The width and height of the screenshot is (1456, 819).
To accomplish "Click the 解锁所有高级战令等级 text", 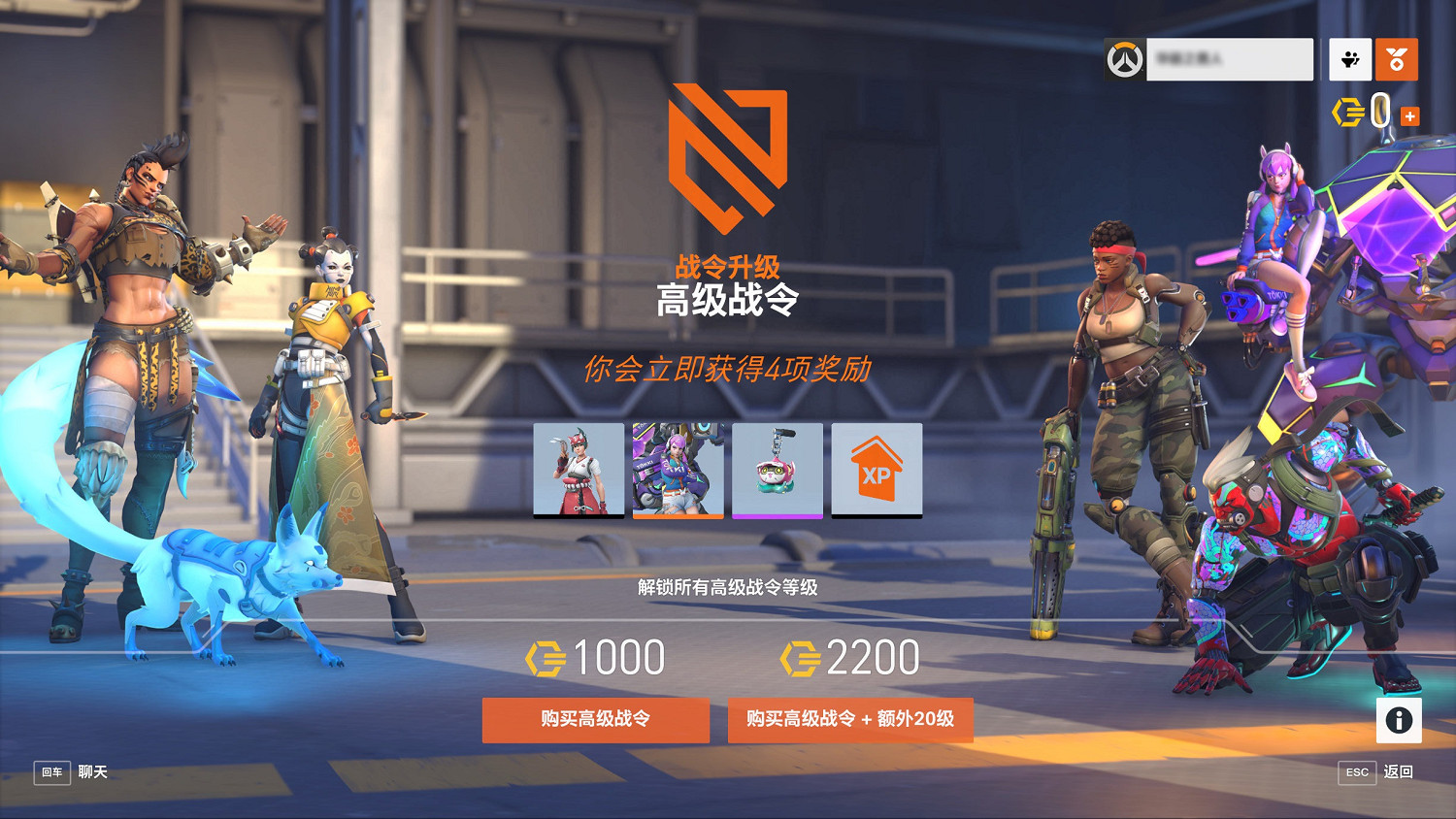I will pos(728,586).
